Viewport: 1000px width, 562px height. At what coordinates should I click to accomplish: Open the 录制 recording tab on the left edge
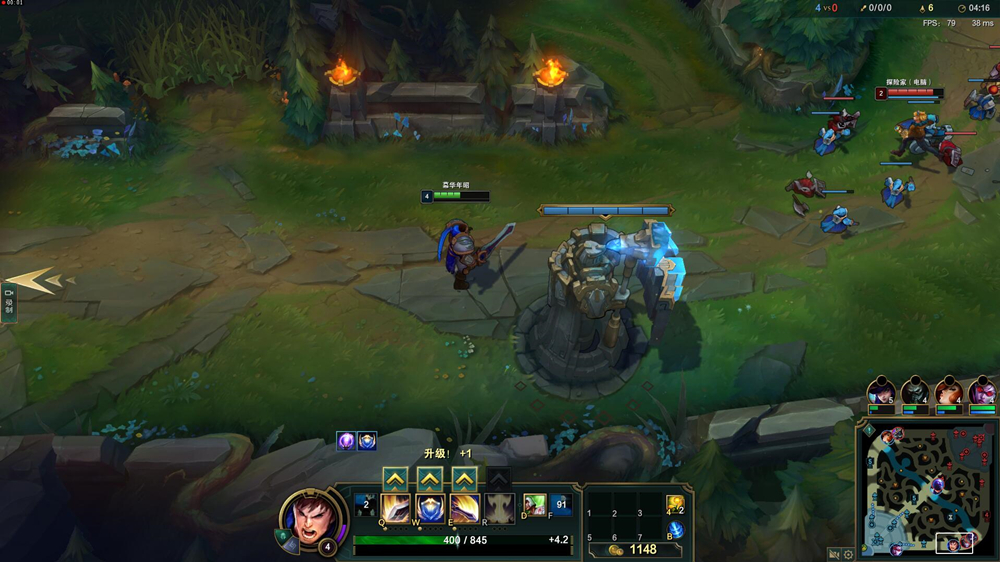[x=9, y=300]
